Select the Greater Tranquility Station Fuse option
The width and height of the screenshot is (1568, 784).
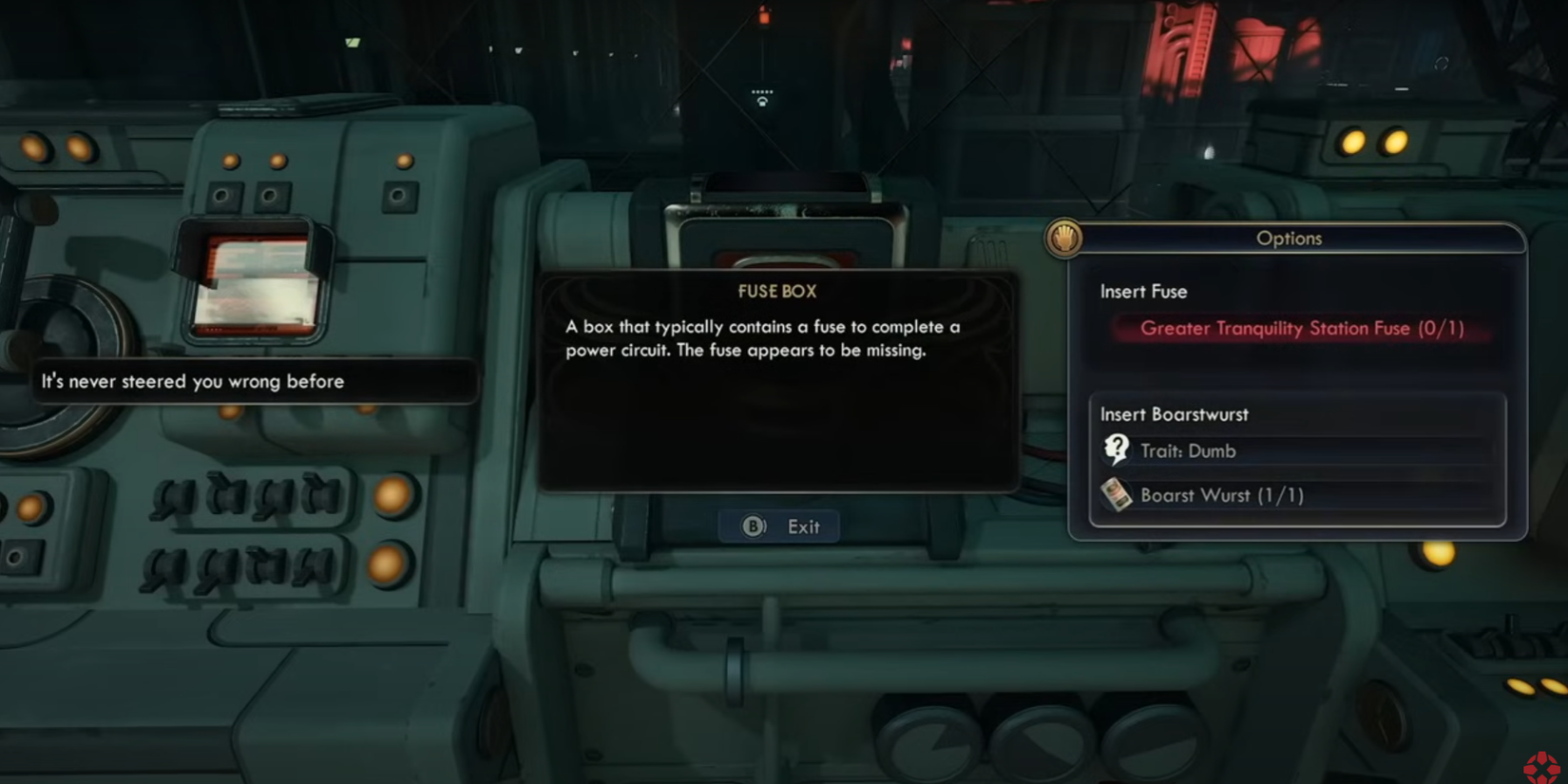(1301, 329)
